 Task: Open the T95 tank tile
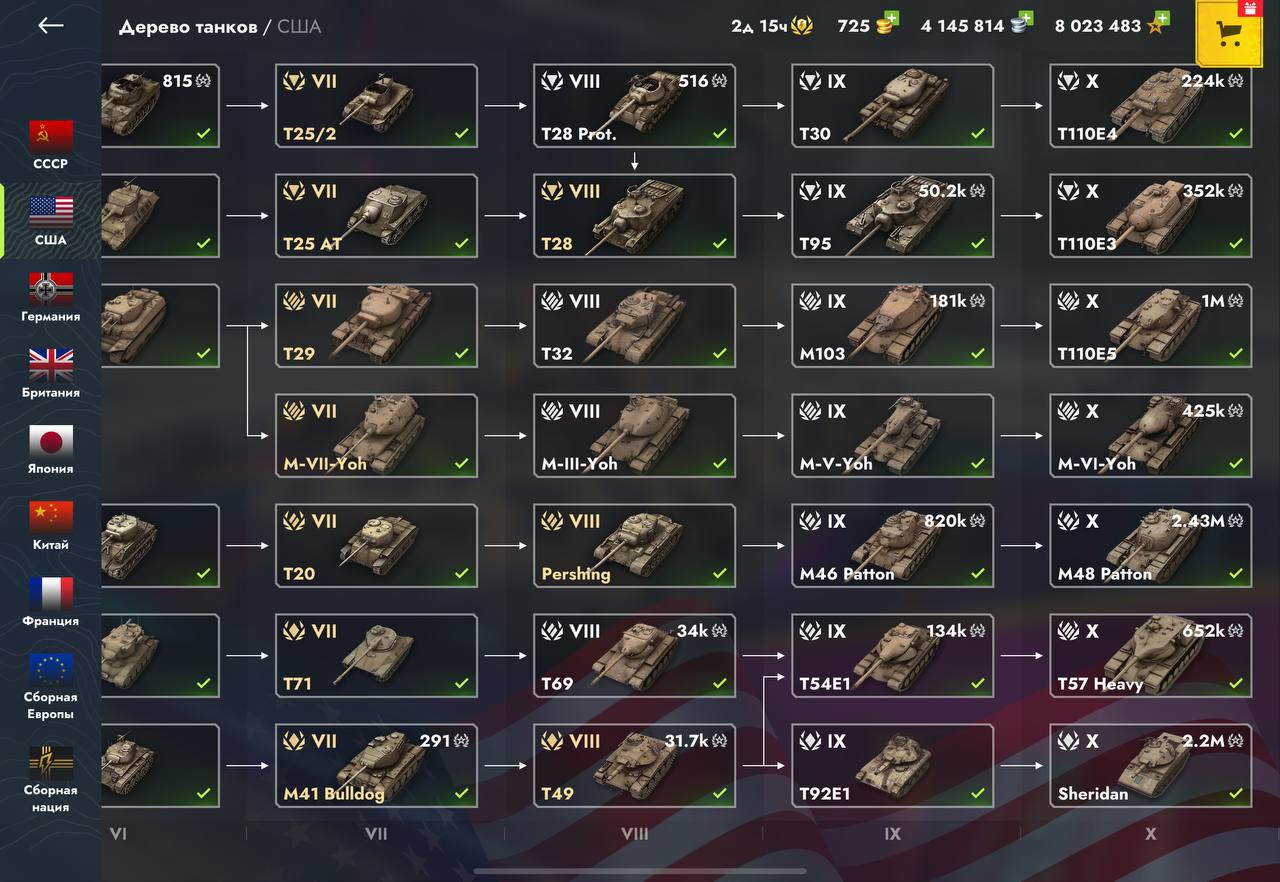[893, 216]
